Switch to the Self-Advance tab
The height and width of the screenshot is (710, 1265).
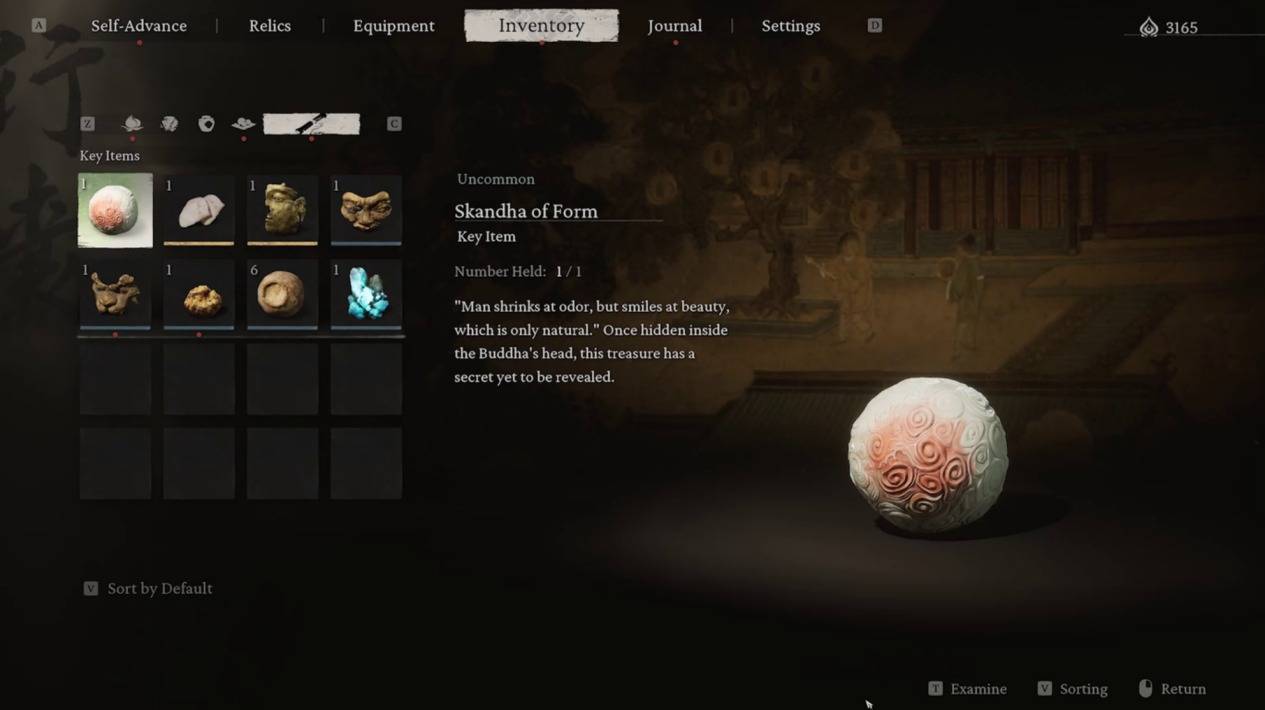pos(139,26)
